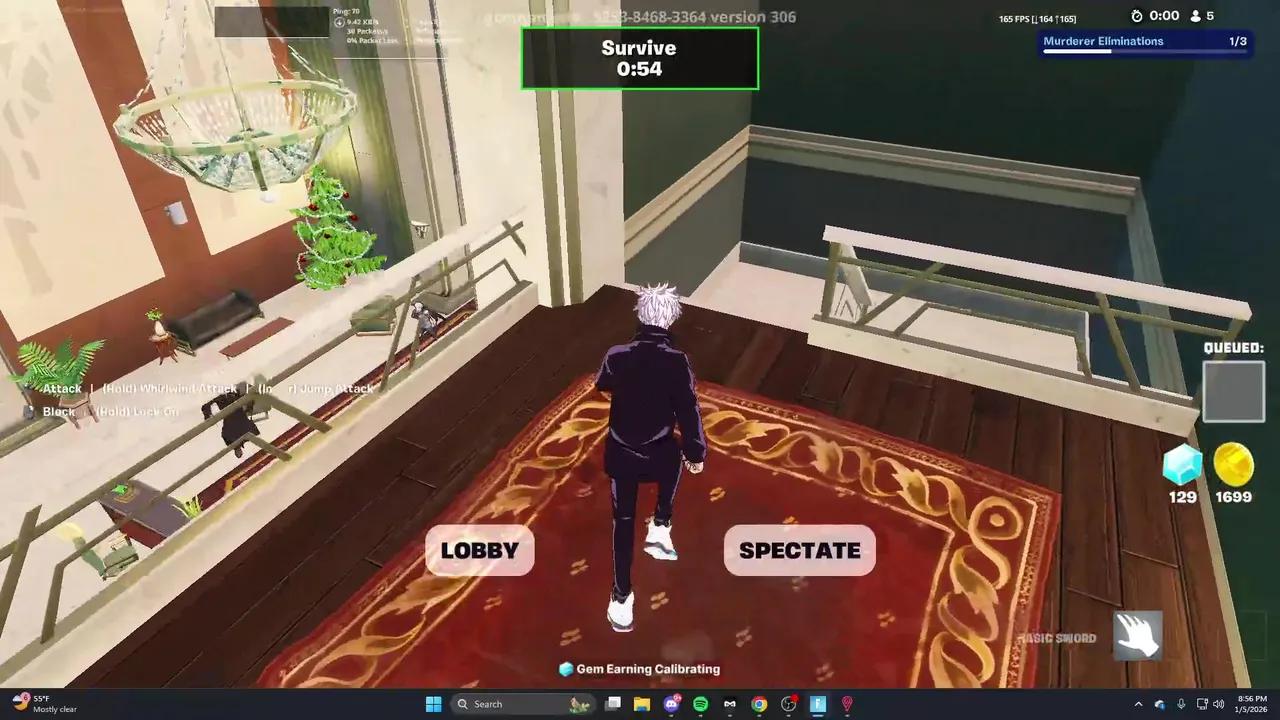Toggle the microphone icon in system tray
1280x720 pixels.
(1183, 704)
